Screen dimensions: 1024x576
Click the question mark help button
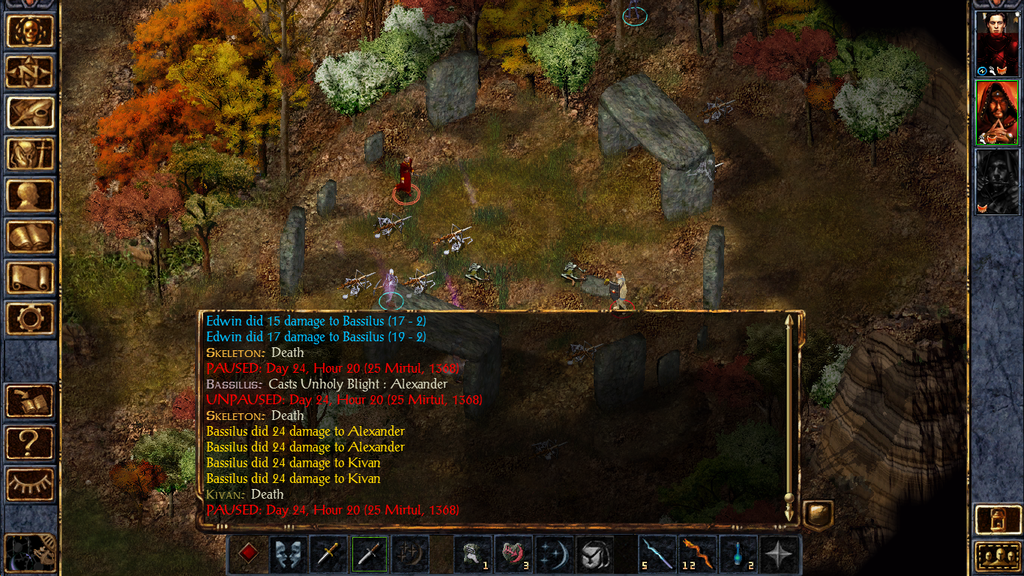[30, 441]
